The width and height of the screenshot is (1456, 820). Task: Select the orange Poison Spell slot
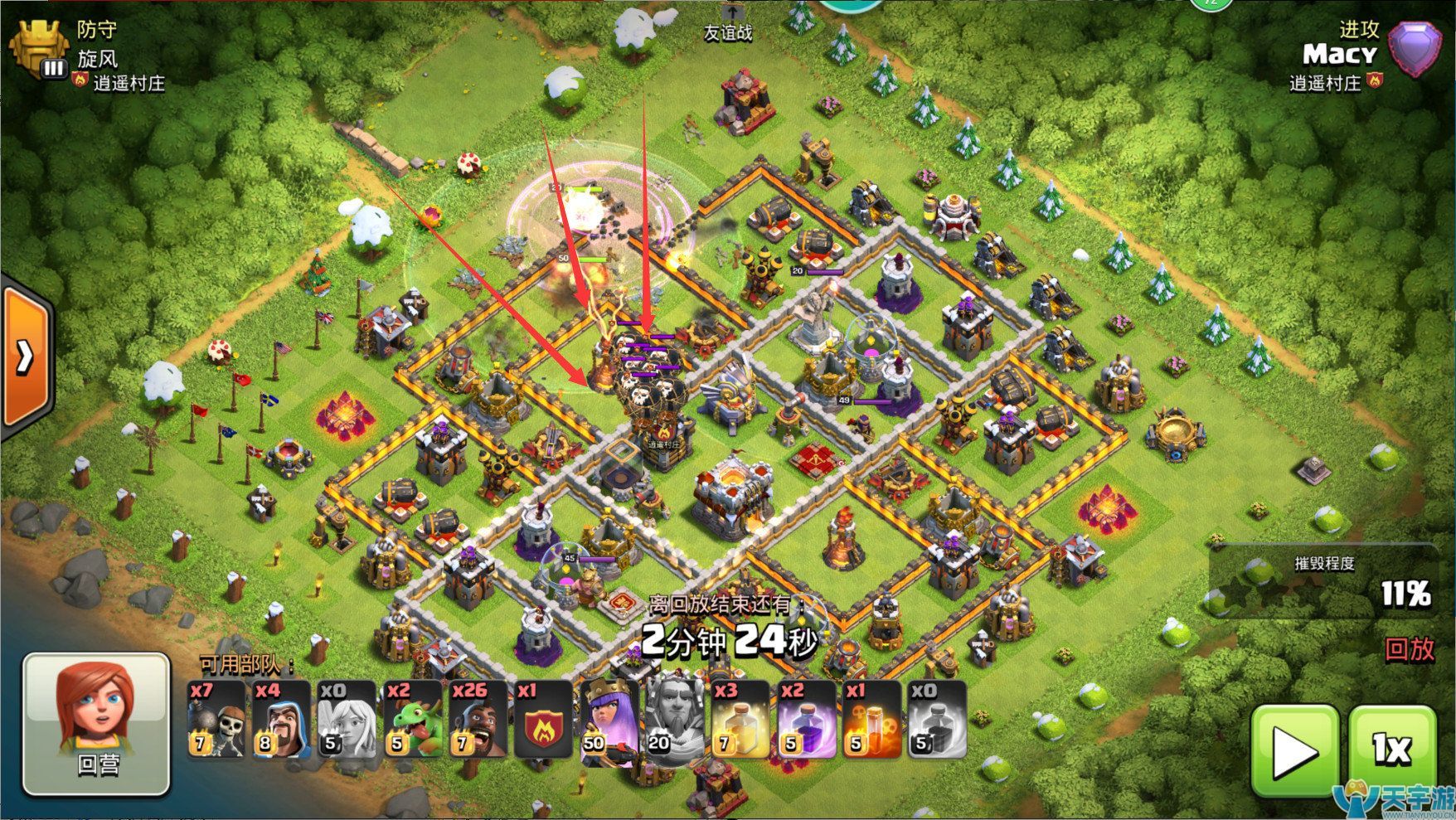[x=871, y=720]
